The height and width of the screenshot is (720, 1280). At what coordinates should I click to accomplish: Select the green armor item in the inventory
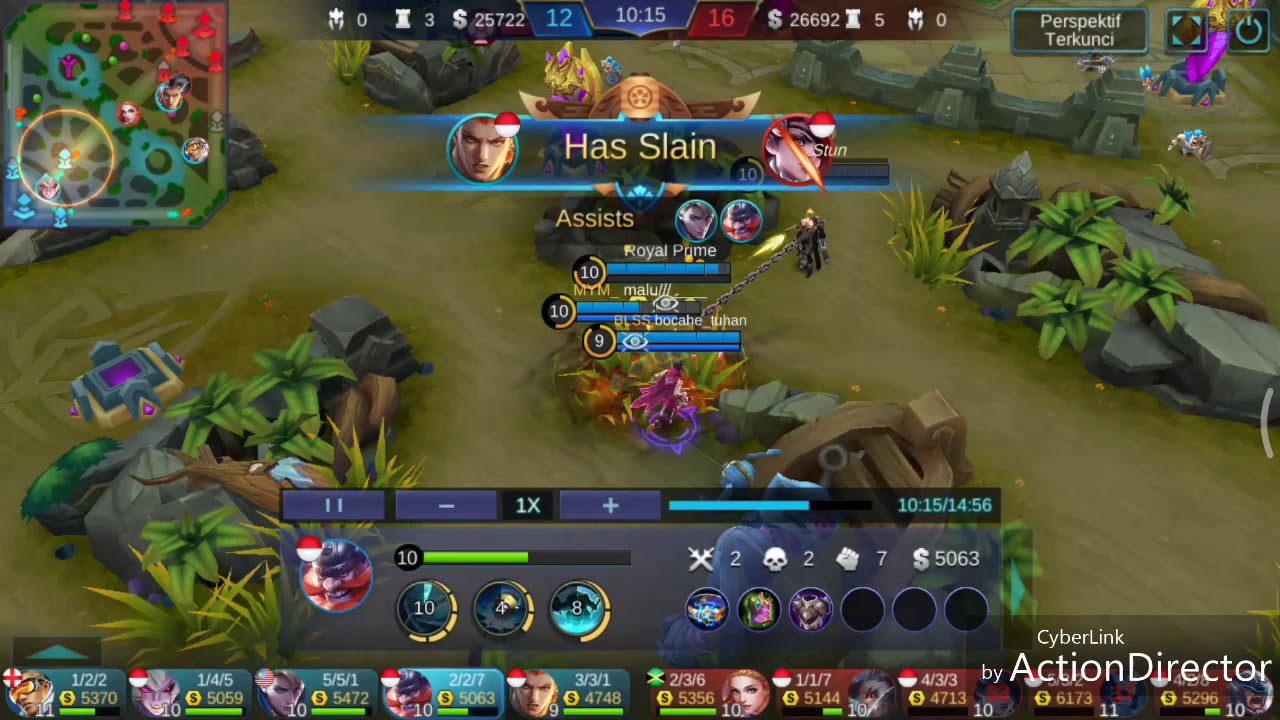pos(758,609)
